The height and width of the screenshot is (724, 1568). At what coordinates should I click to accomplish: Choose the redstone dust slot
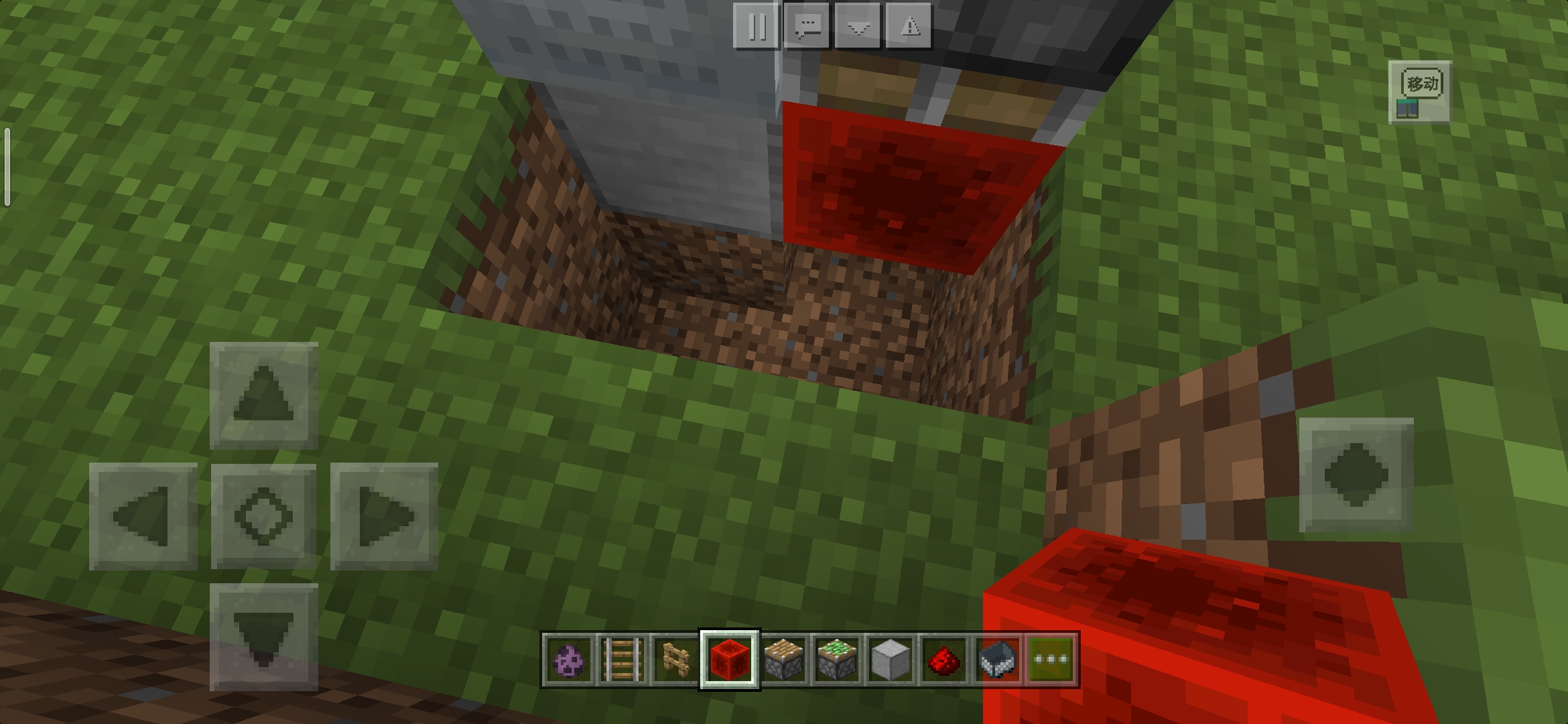[x=943, y=660]
